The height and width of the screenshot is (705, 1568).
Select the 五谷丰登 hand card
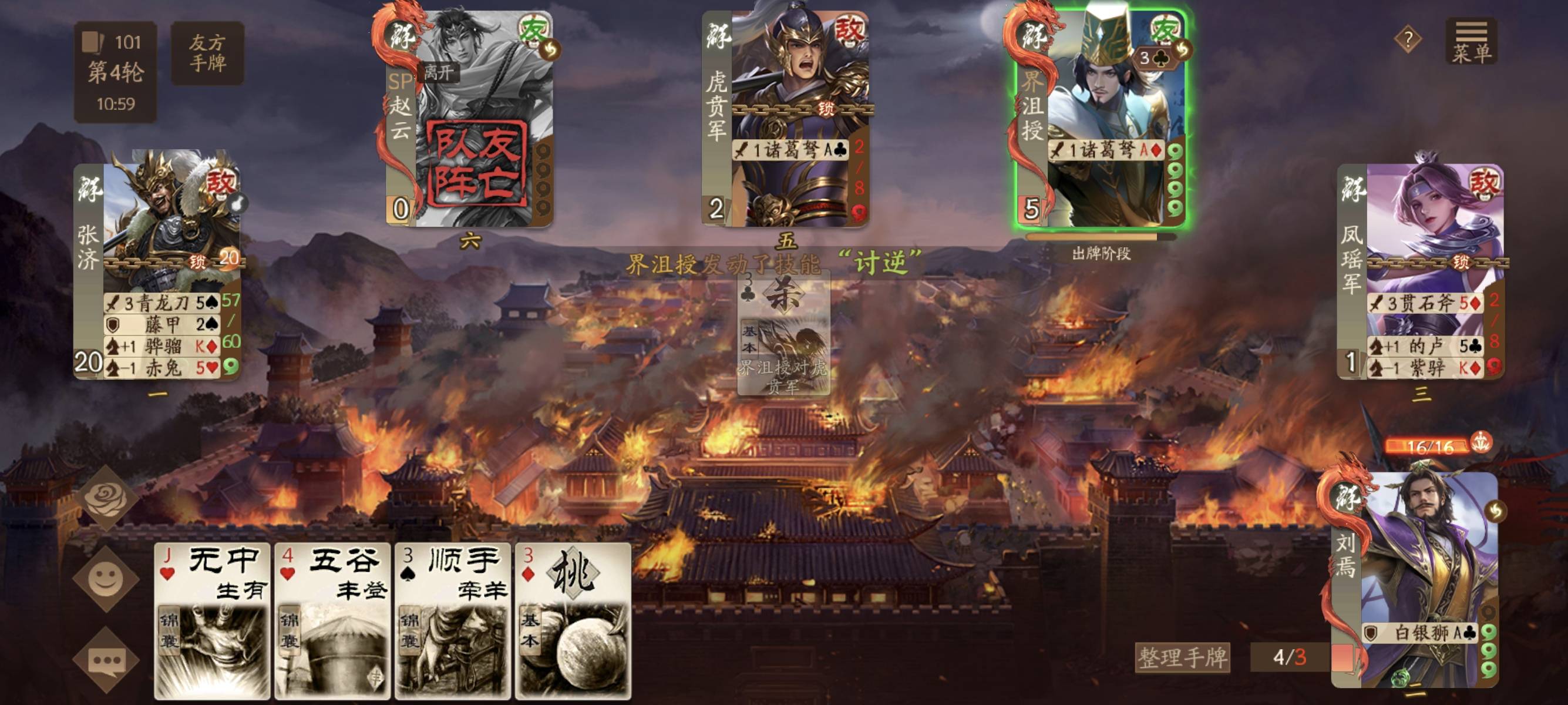tap(332, 620)
